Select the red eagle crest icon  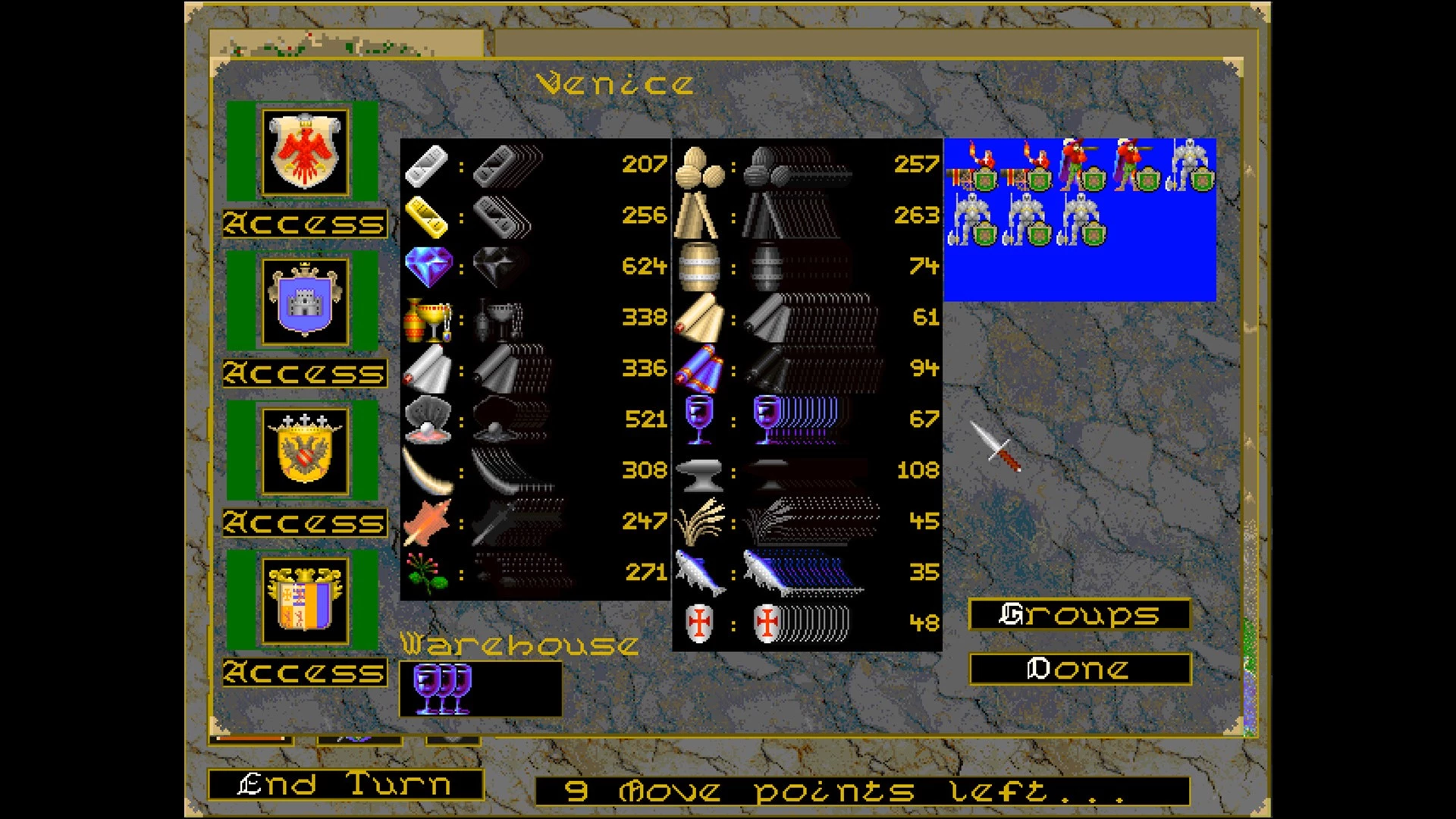pyautogui.click(x=305, y=152)
